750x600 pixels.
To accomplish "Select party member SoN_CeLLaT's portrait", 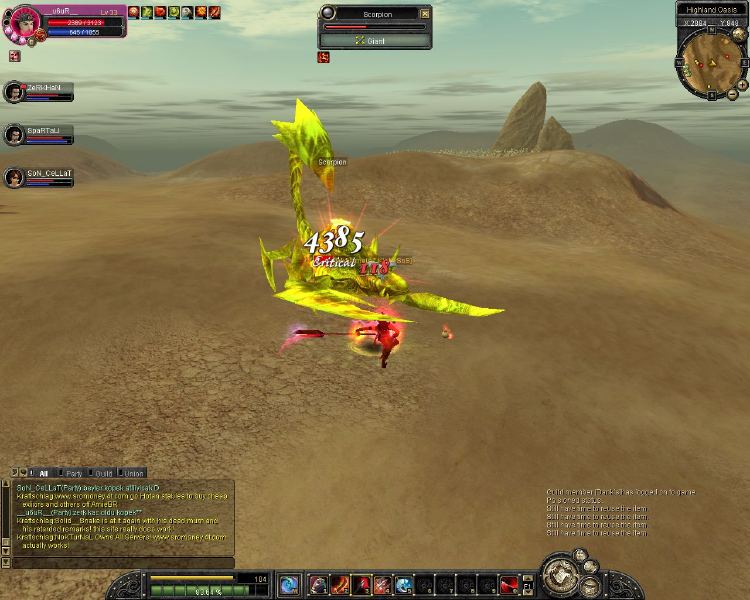I will [14, 178].
